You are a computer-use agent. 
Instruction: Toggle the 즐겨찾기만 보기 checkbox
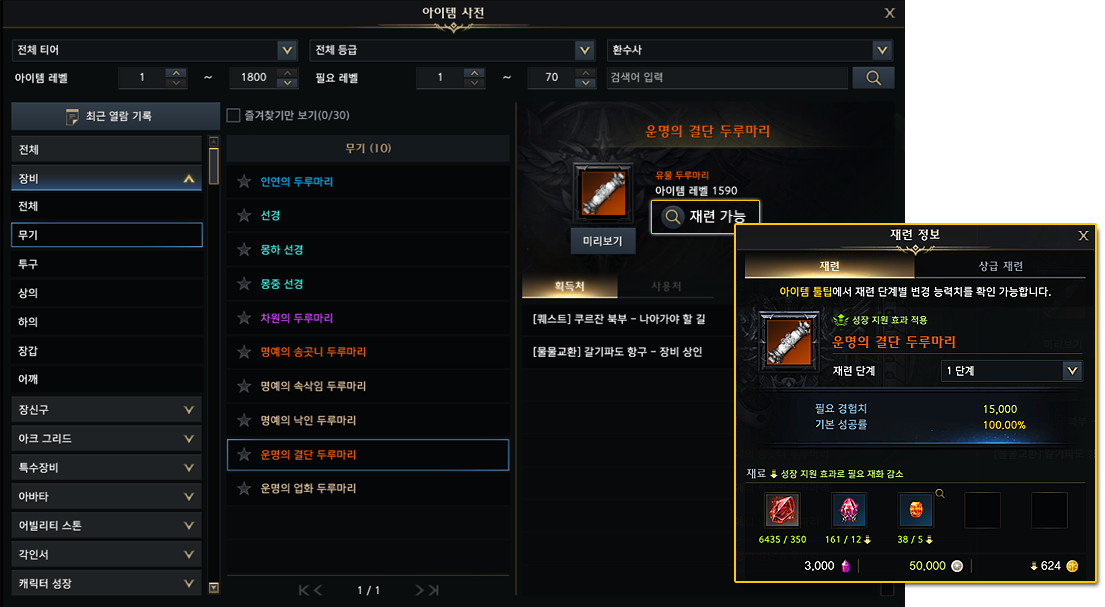click(x=234, y=115)
